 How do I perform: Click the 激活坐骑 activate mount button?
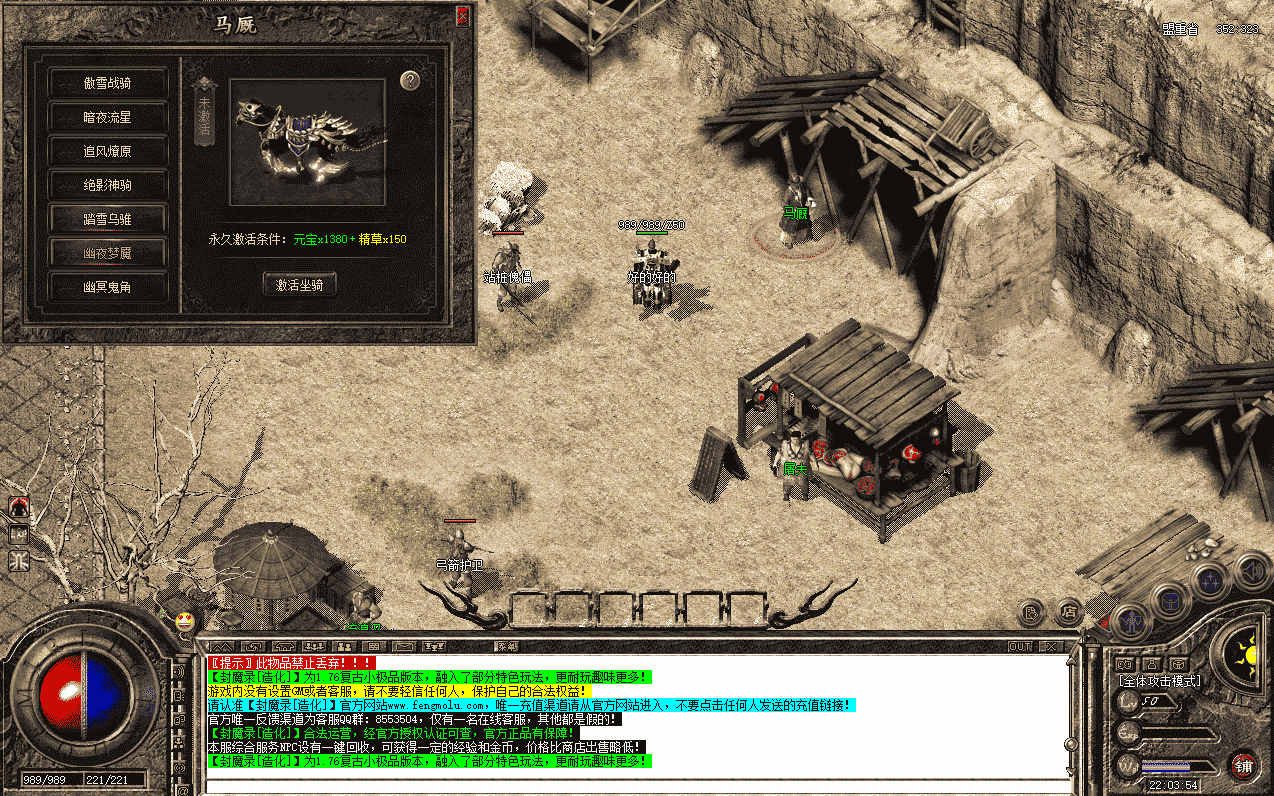point(299,285)
